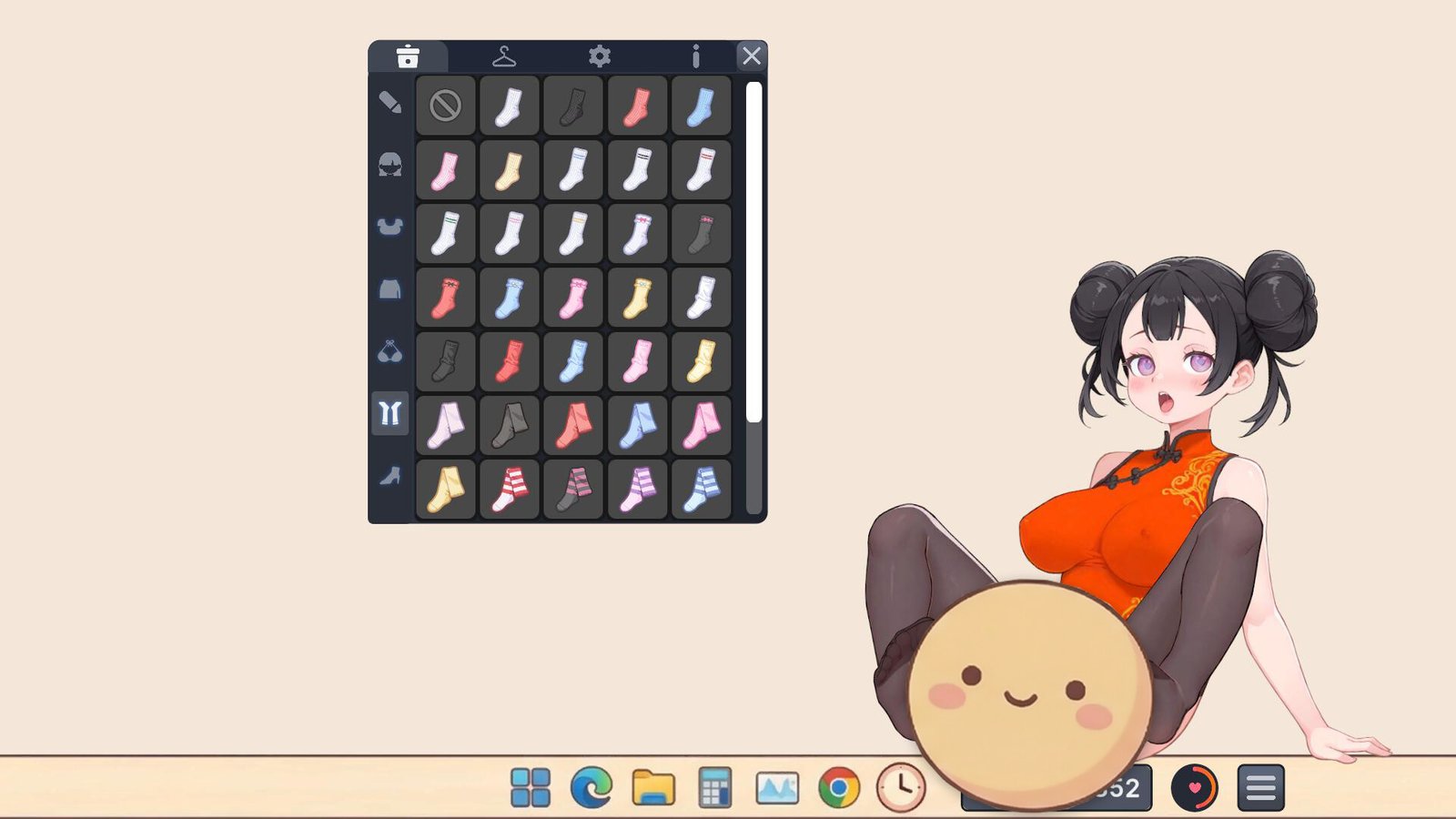Open the info tab
The height and width of the screenshot is (819, 1456).
(695, 56)
